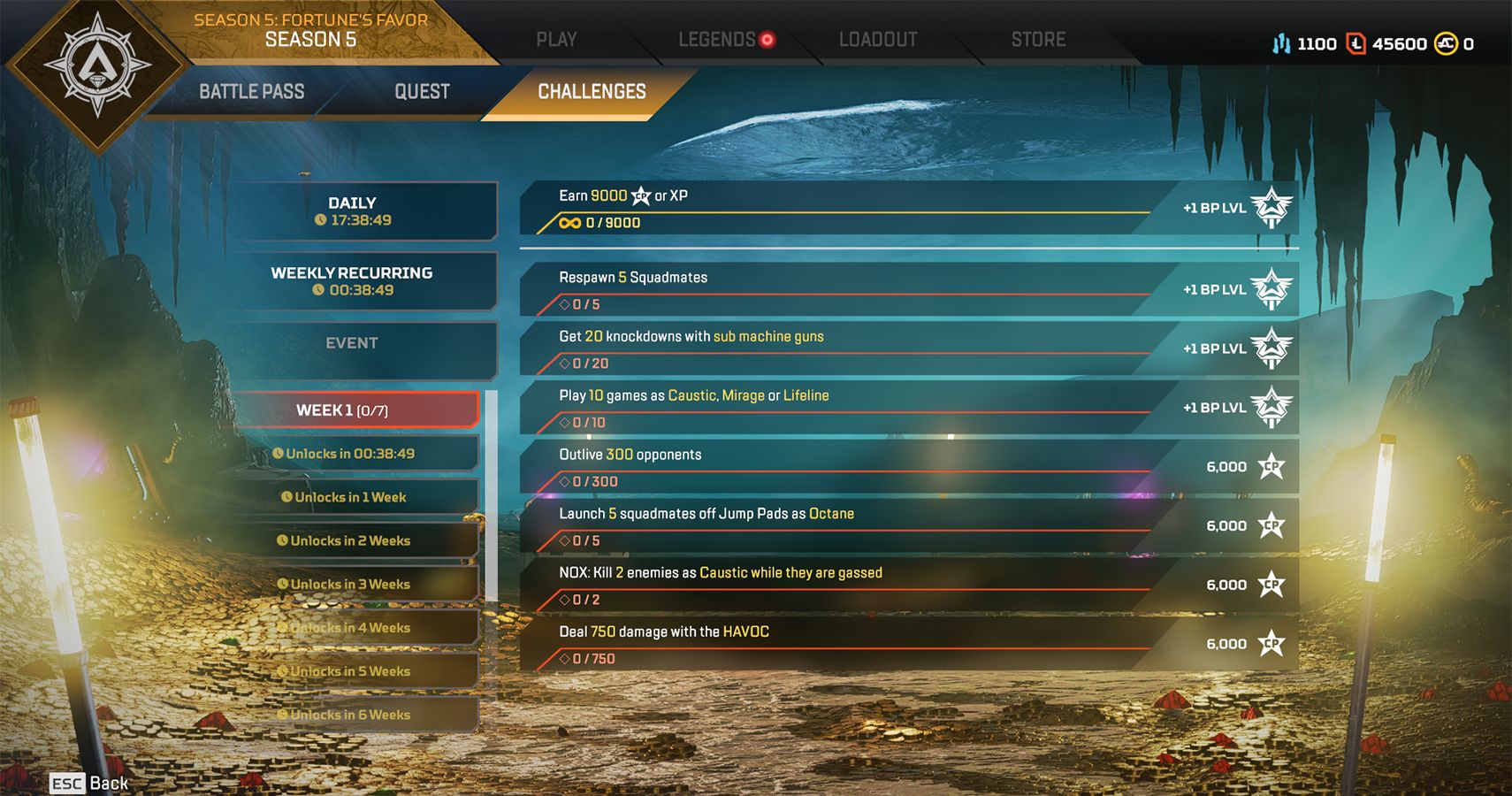The image size is (1512, 796).
Task: Click the CP coin icon in Earn 9000 text
Action: (639, 195)
